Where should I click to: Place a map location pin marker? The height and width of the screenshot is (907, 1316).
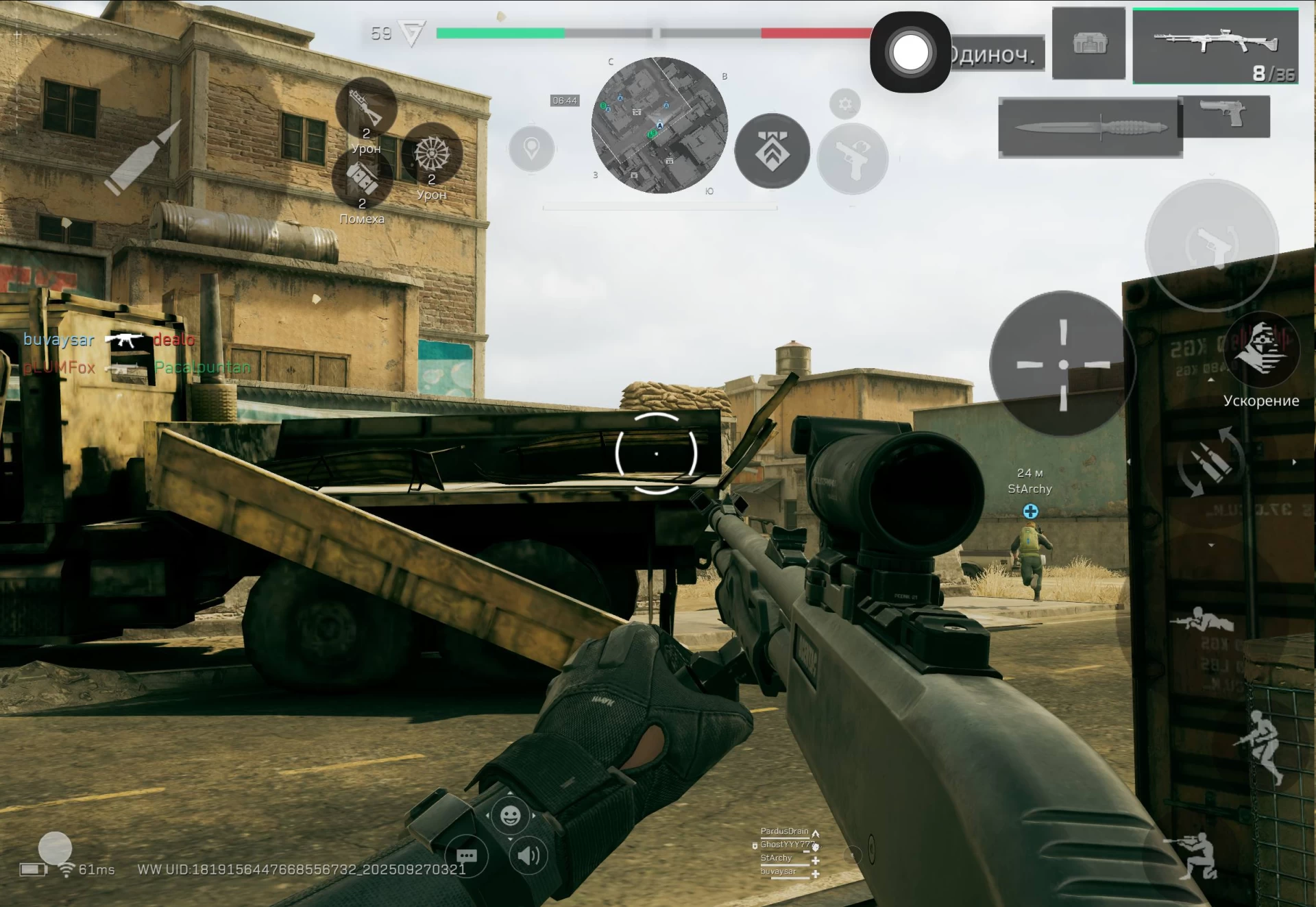point(532,148)
